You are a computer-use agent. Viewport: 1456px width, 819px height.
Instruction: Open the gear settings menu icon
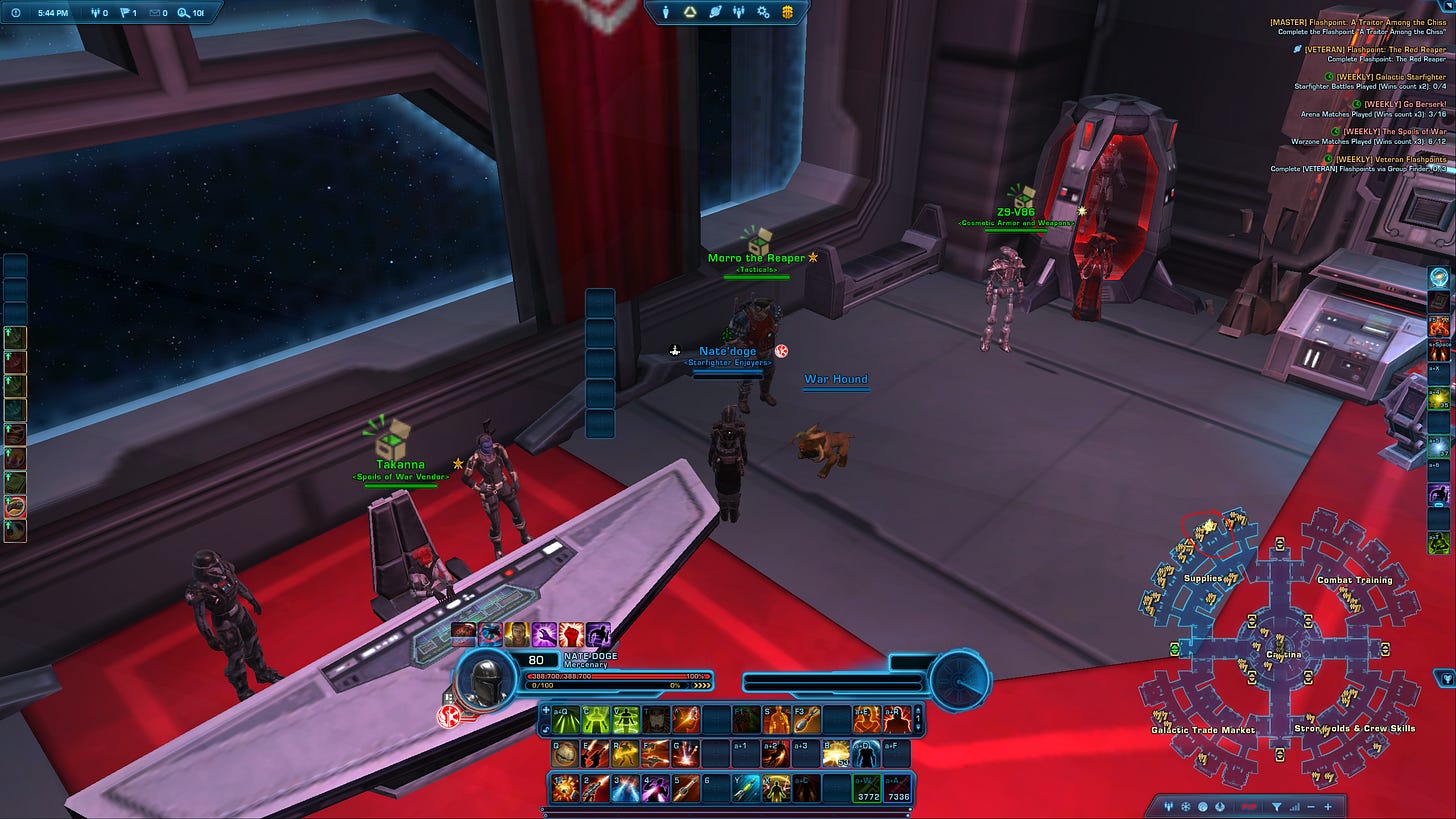[x=763, y=12]
